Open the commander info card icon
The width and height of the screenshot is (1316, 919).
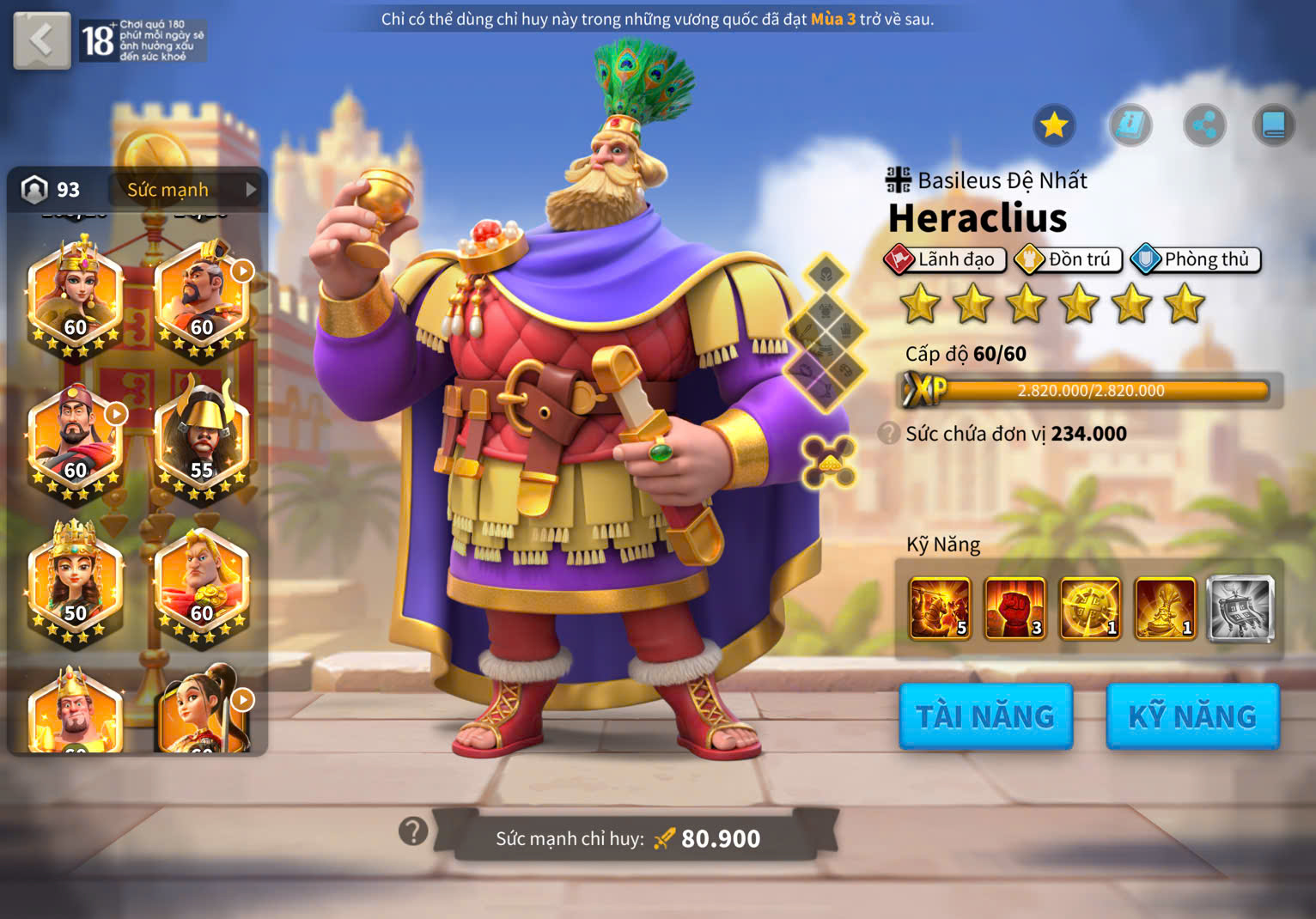tap(1130, 125)
